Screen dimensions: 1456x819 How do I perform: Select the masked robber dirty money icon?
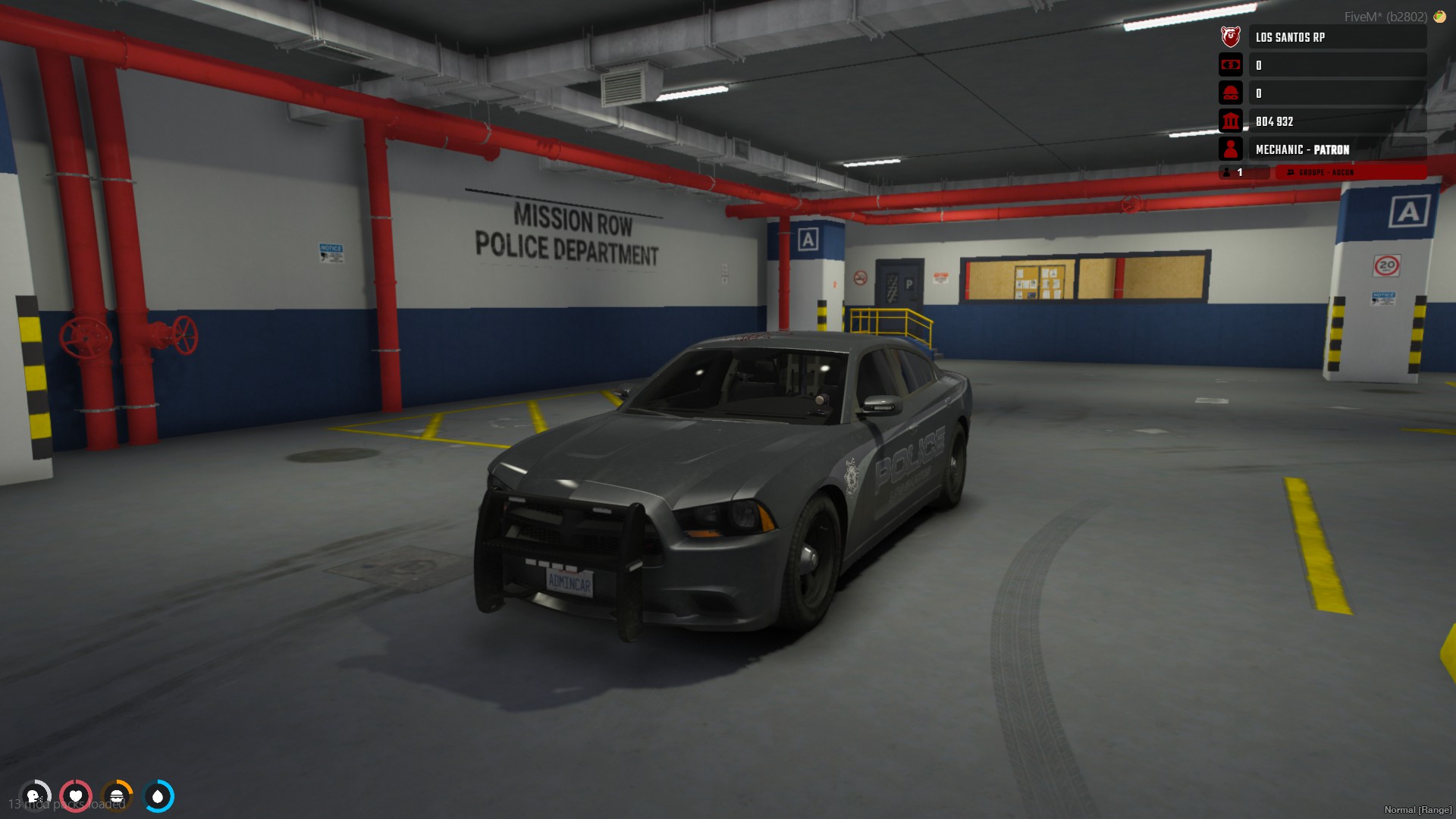click(1230, 93)
